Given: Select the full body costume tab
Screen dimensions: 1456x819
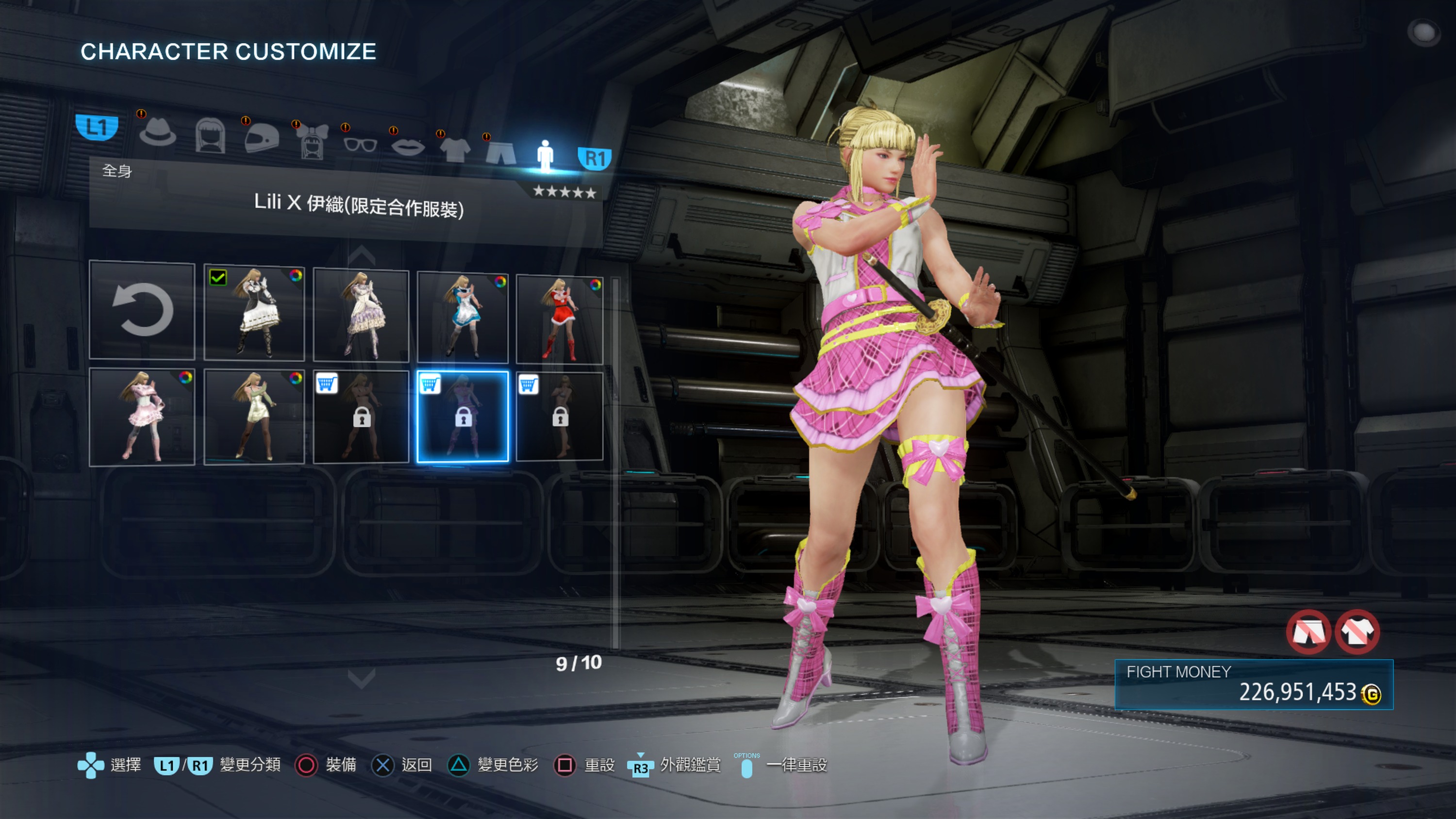Looking at the screenshot, I should pyautogui.click(x=545, y=155).
